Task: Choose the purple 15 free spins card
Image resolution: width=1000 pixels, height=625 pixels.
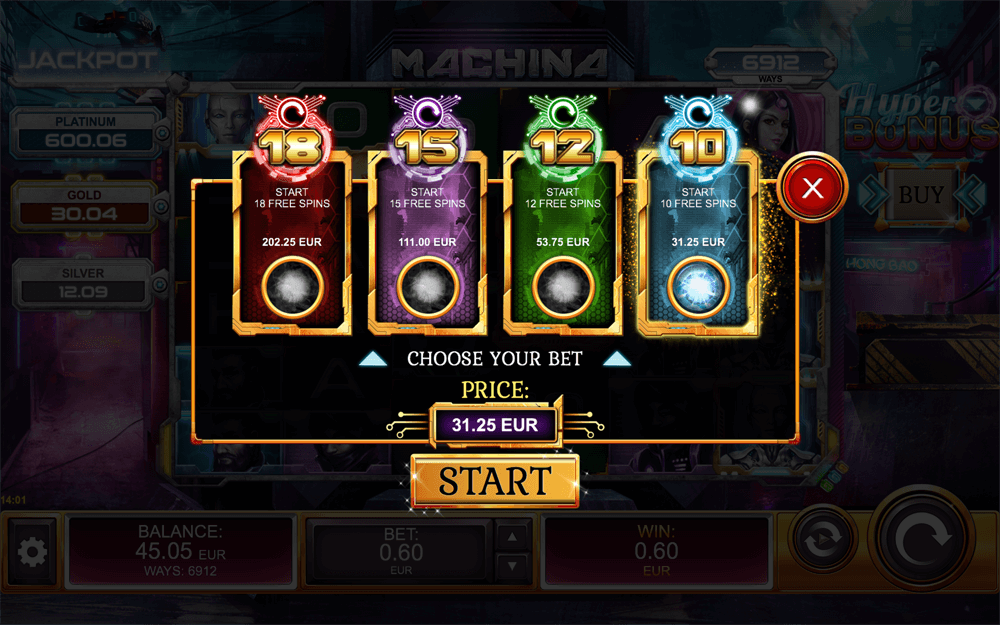Action: pos(427,240)
